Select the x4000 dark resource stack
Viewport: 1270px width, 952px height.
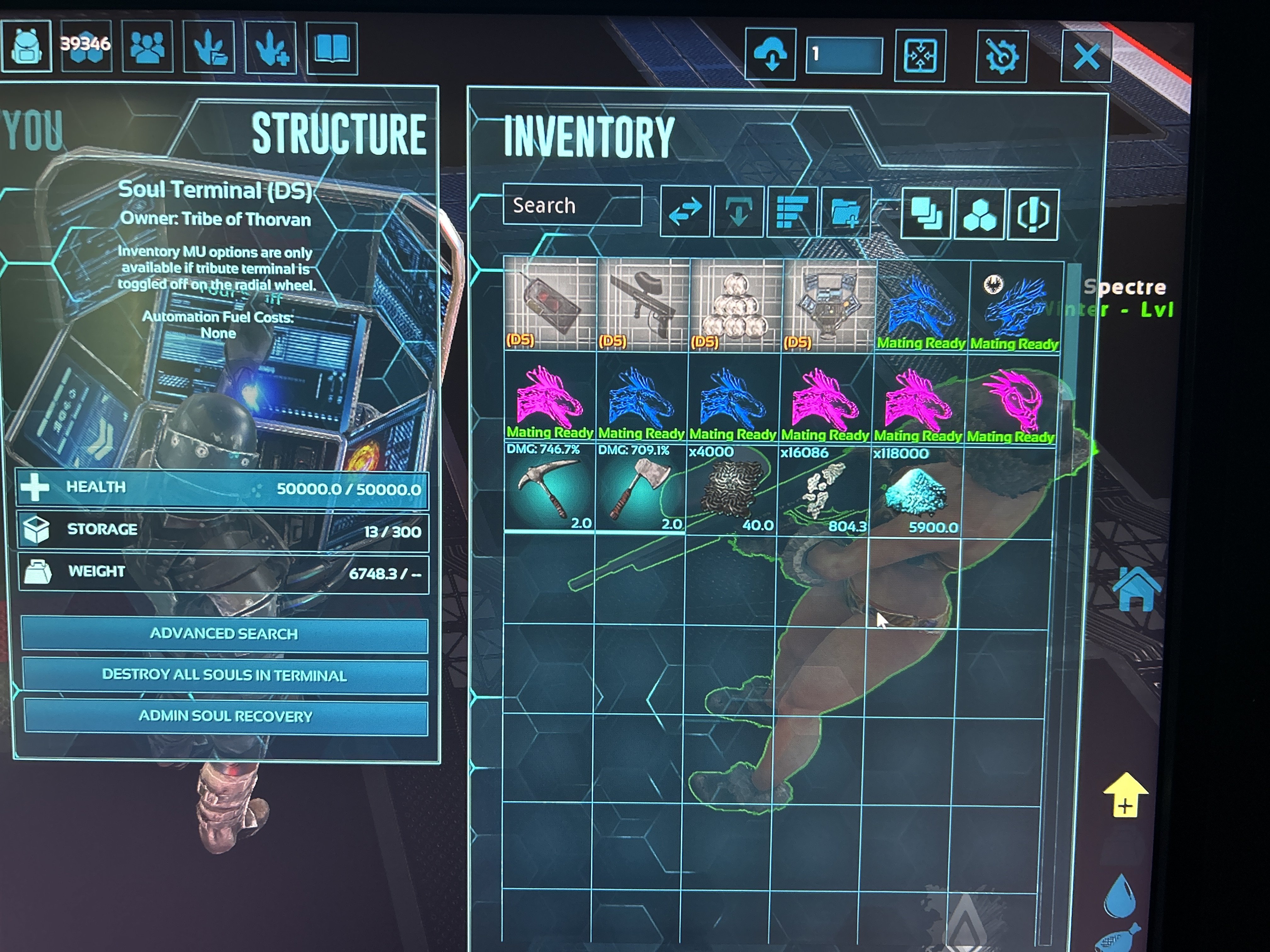[x=731, y=490]
